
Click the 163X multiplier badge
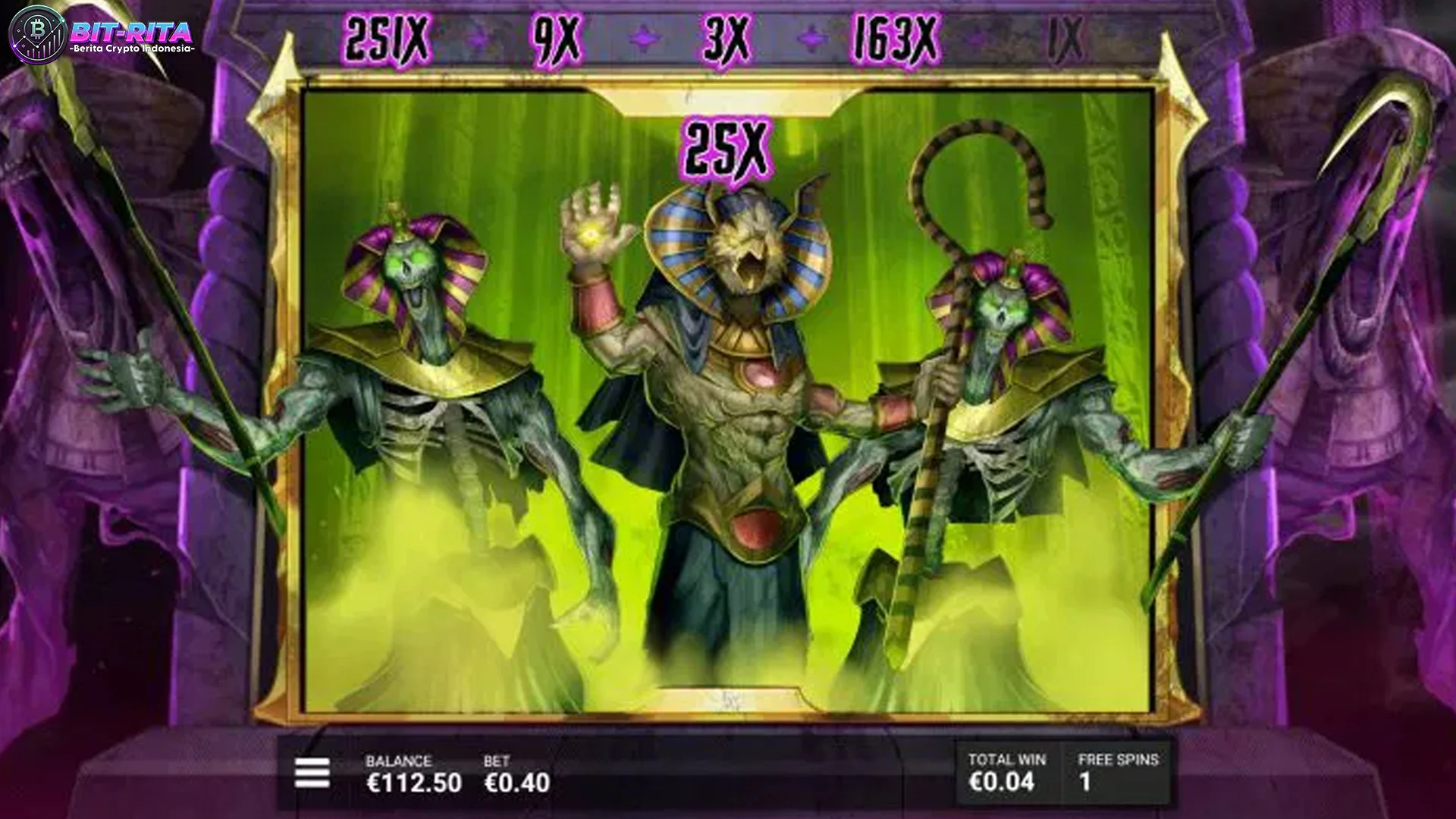895,36
